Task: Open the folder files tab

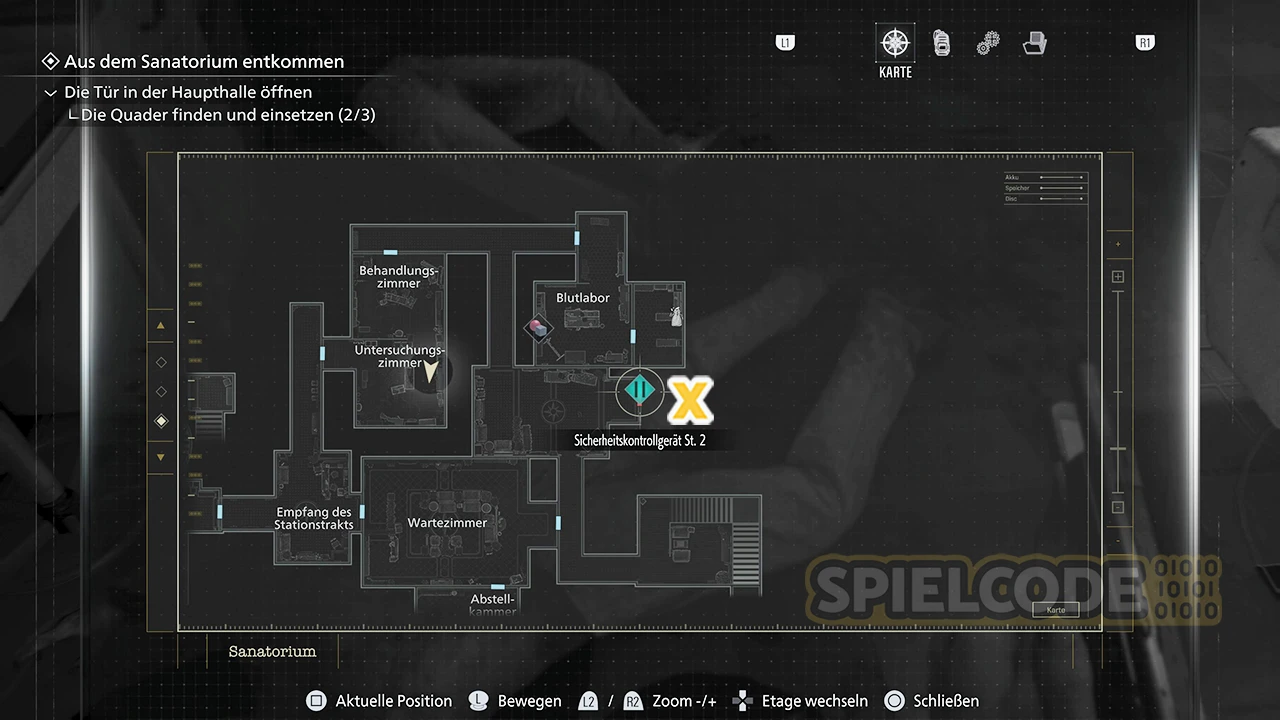Action: (x=1034, y=43)
